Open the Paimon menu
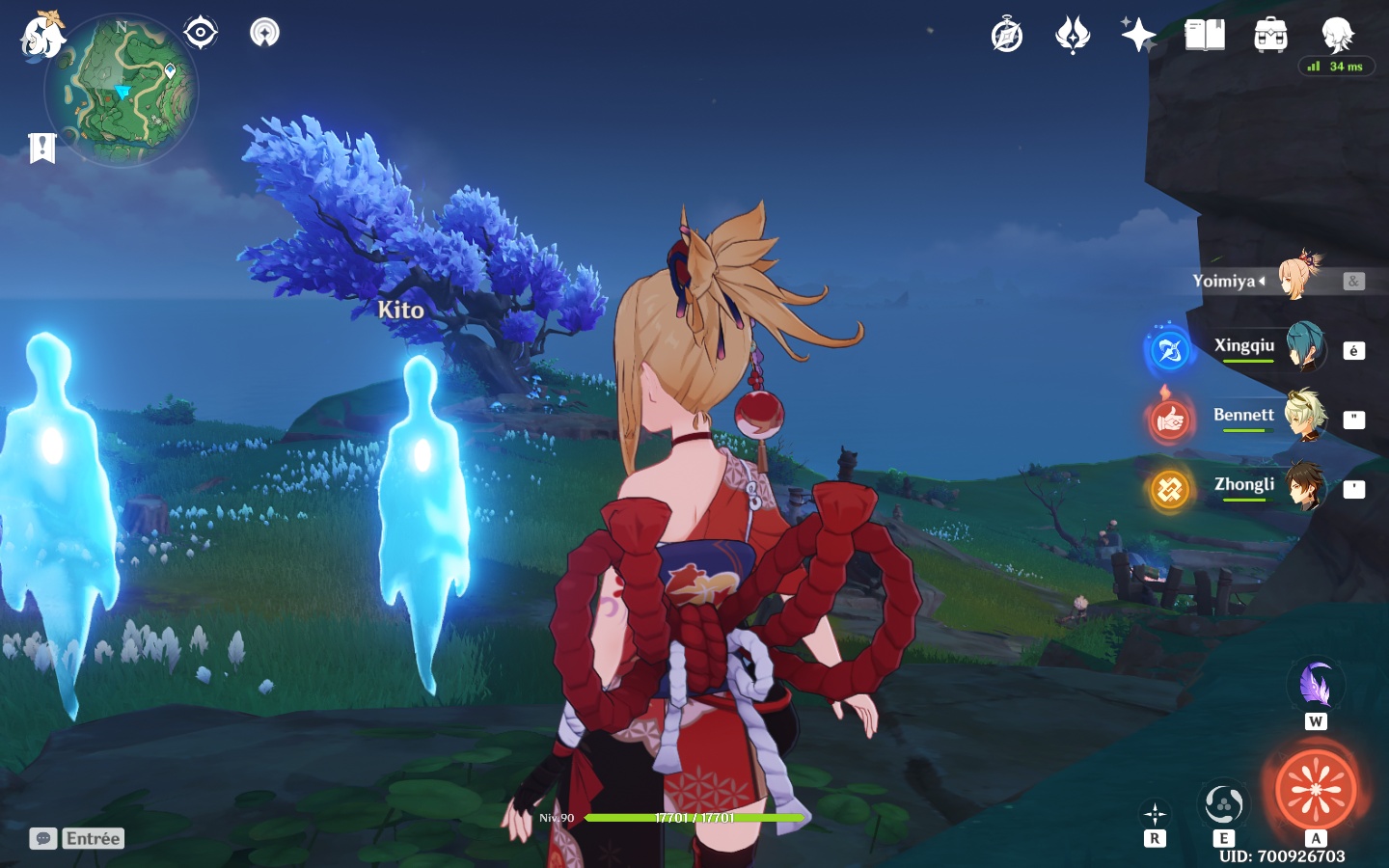Image resolution: width=1389 pixels, height=868 pixels. [x=42, y=36]
